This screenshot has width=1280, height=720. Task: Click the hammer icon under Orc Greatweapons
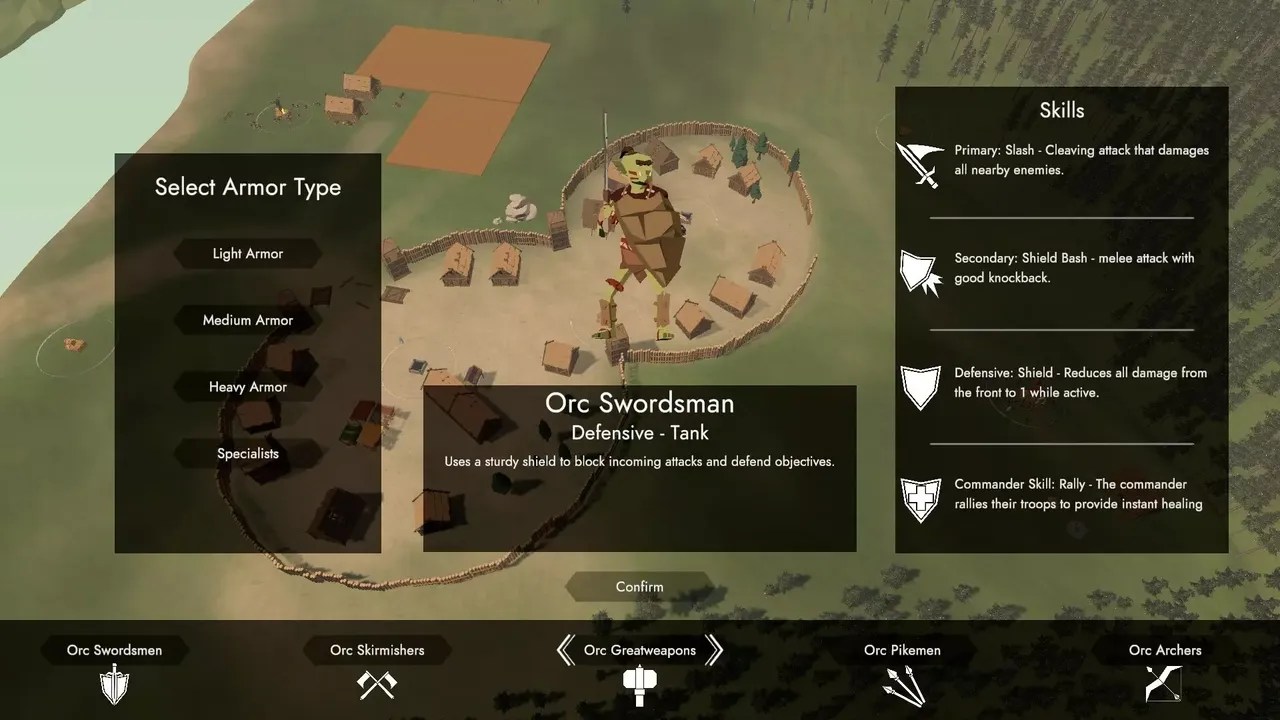coord(639,685)
